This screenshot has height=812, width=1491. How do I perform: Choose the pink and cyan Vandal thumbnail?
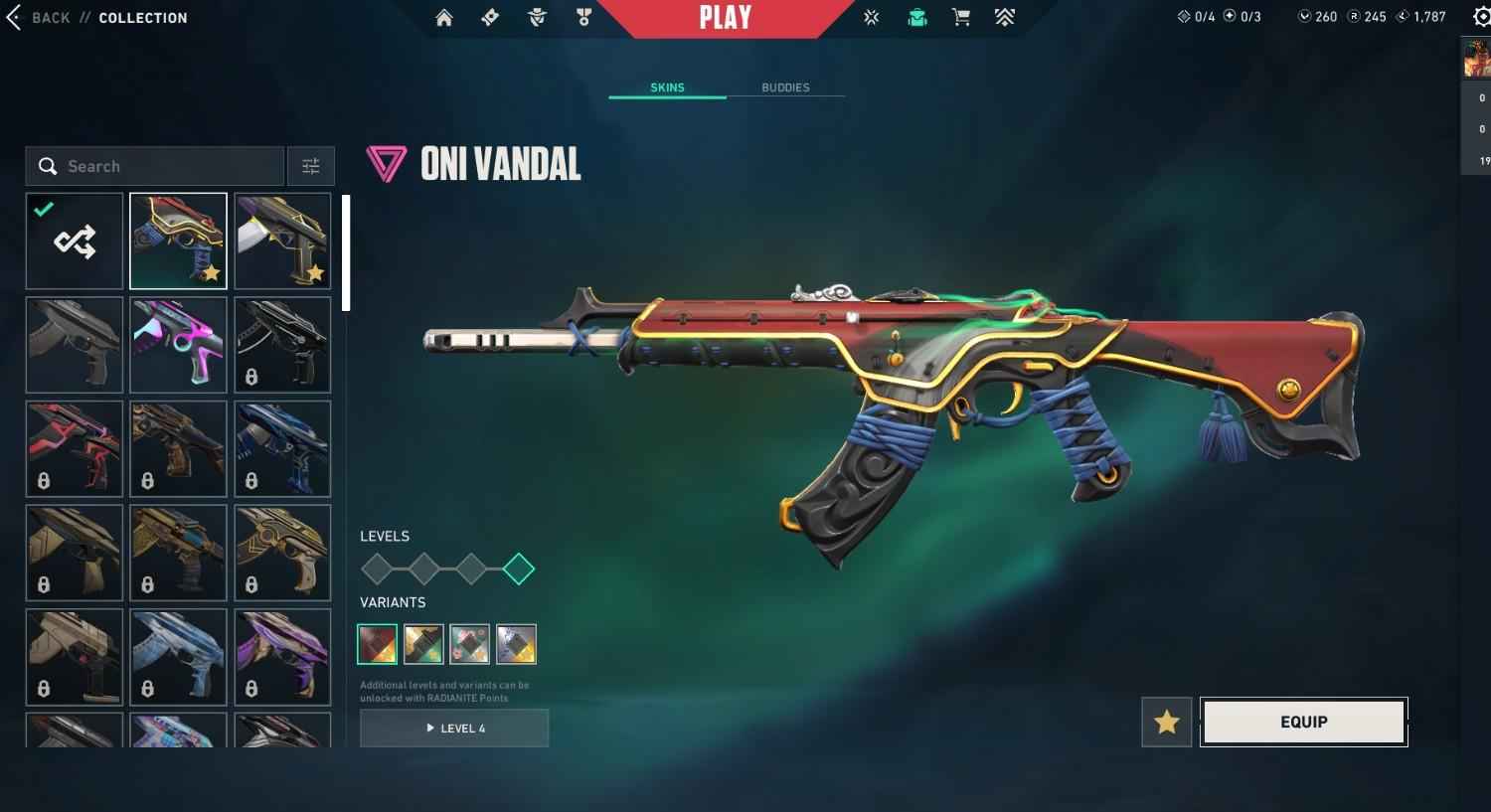[179, 345]
